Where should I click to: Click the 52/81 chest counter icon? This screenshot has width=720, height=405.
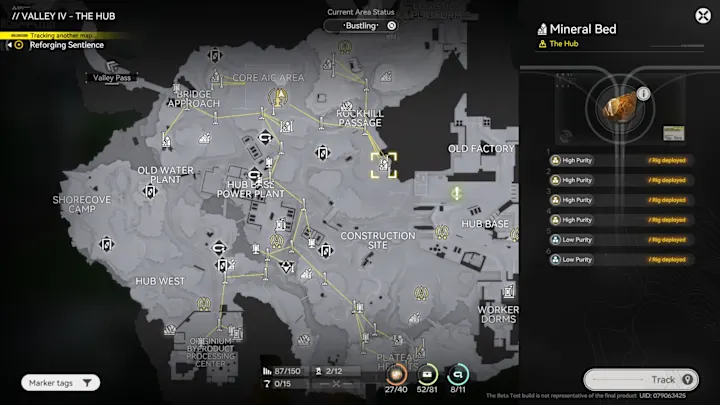coord(428,374)
